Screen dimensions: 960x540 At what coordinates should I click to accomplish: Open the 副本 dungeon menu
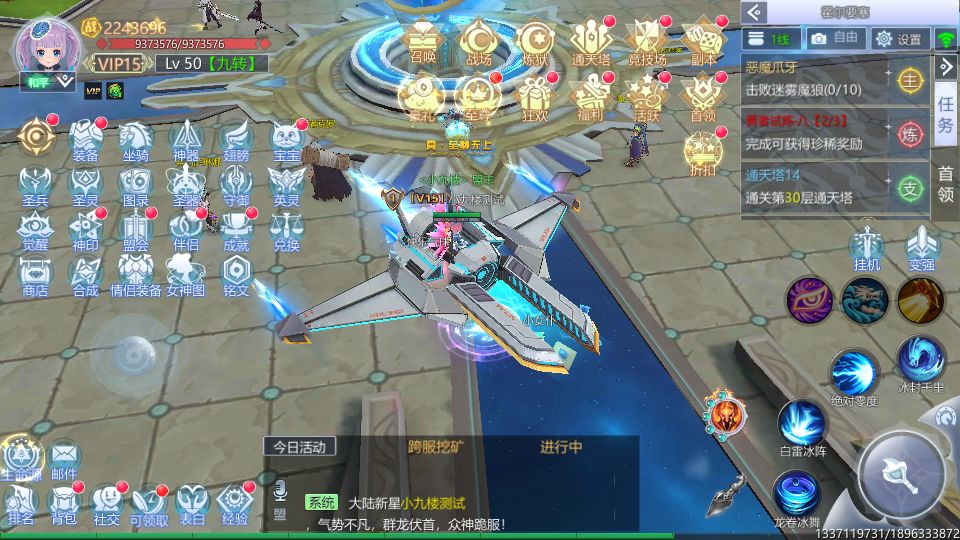704,42
